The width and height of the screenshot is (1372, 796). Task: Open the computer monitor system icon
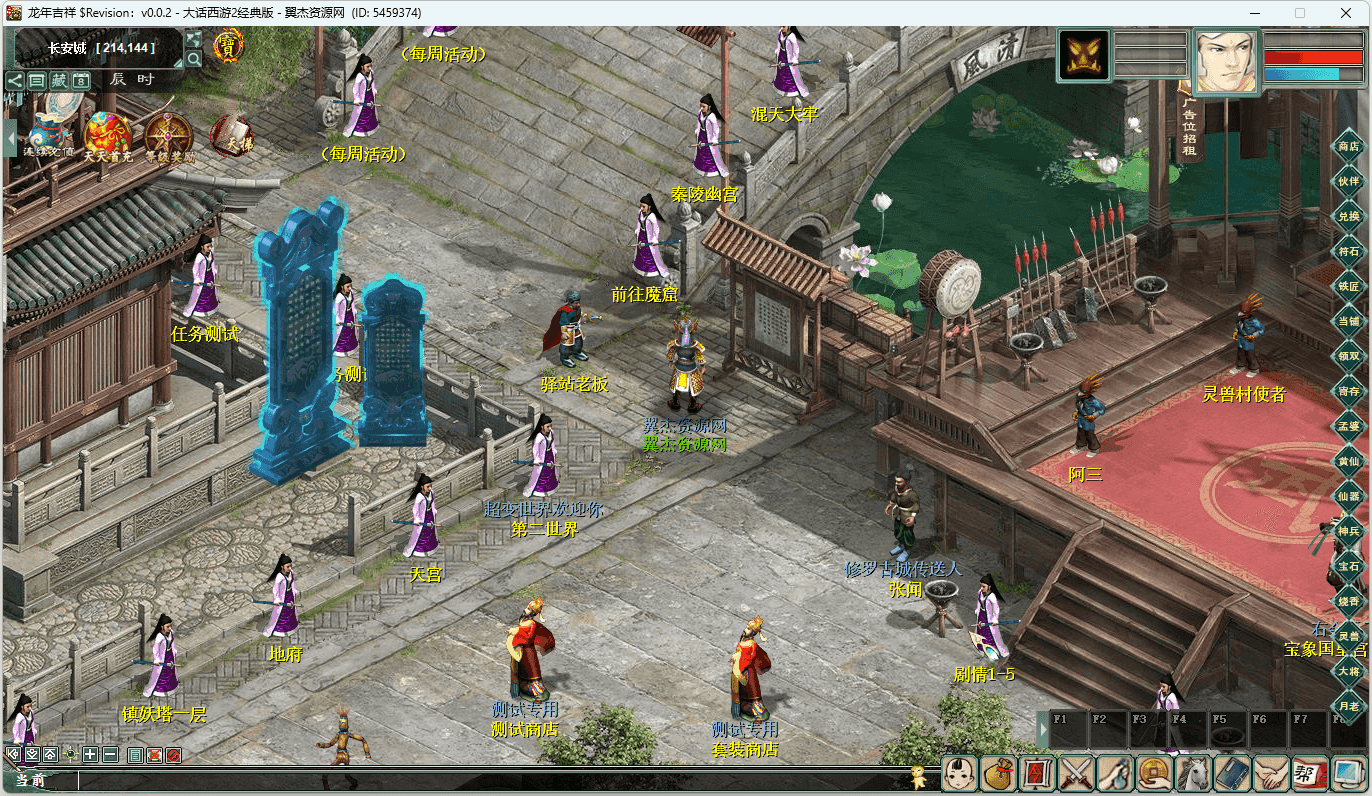pyautogui.click(x=1349, y=773)
